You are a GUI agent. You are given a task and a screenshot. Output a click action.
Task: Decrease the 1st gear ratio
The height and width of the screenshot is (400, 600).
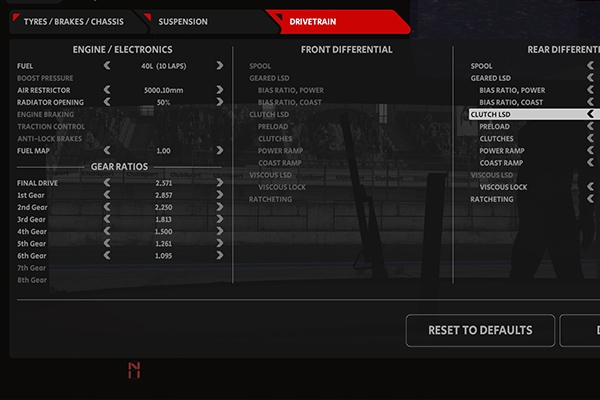coord(107,195)
